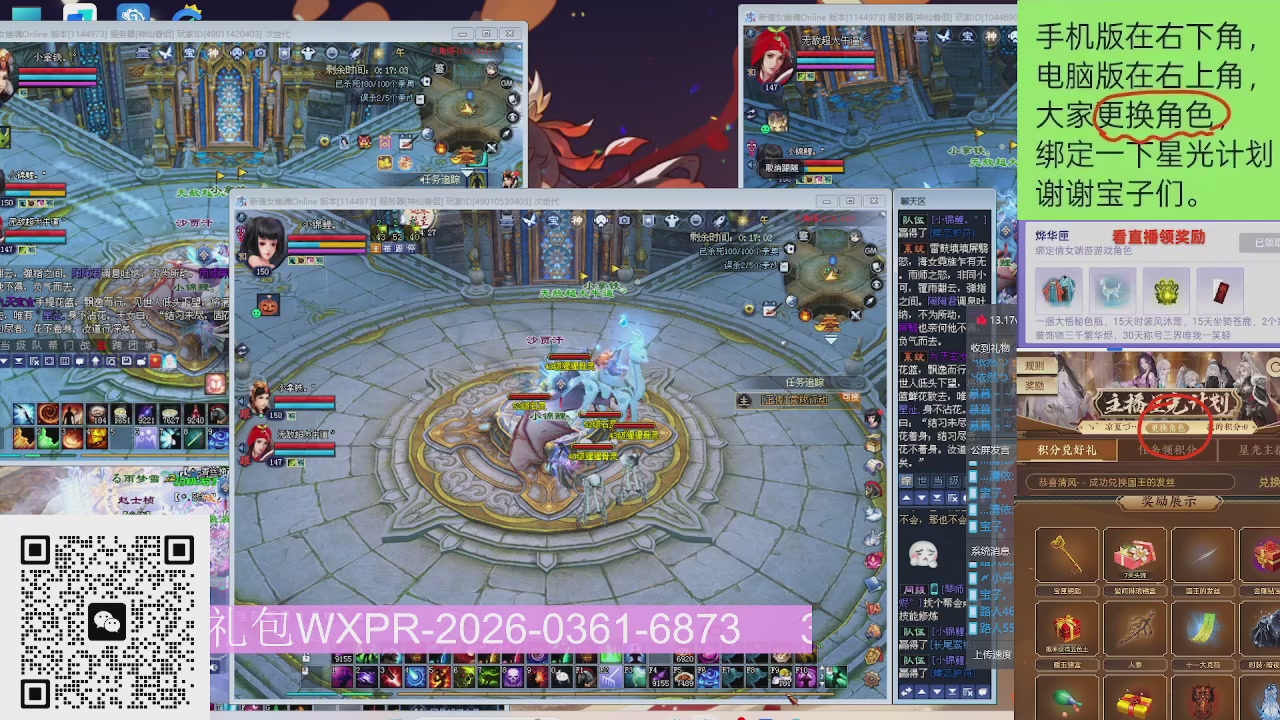Open the gear settings icon right of skill bar
The height and width of the screenshot is (720, 1280).
coord(872,677)
